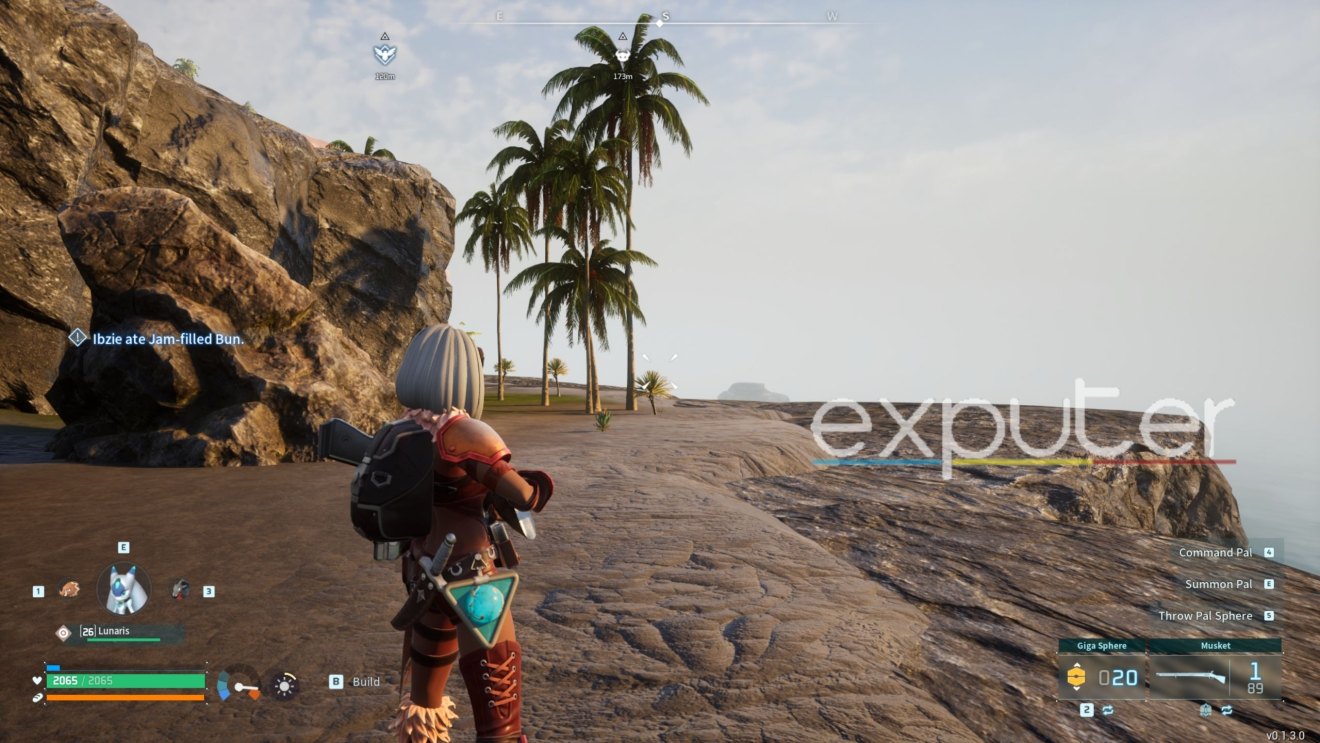The image size is (1320, 743).
Task: Select the Musket weapon icon
Action: pyautogui.click(x=1190, y=676)
